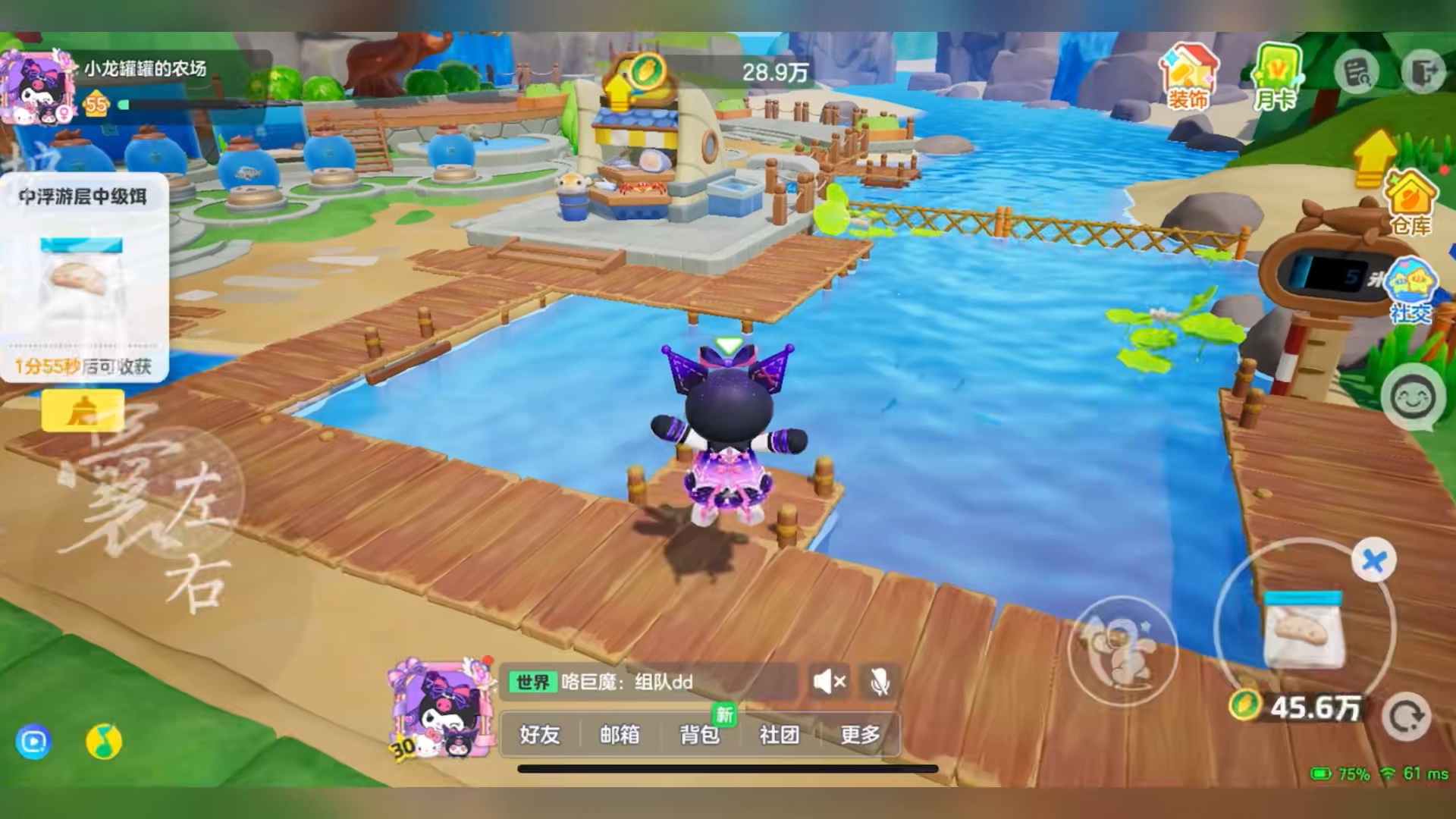This screenshot has width=1456, height=819.
Task: Open the list search icon
Action: coord(1357,73)
